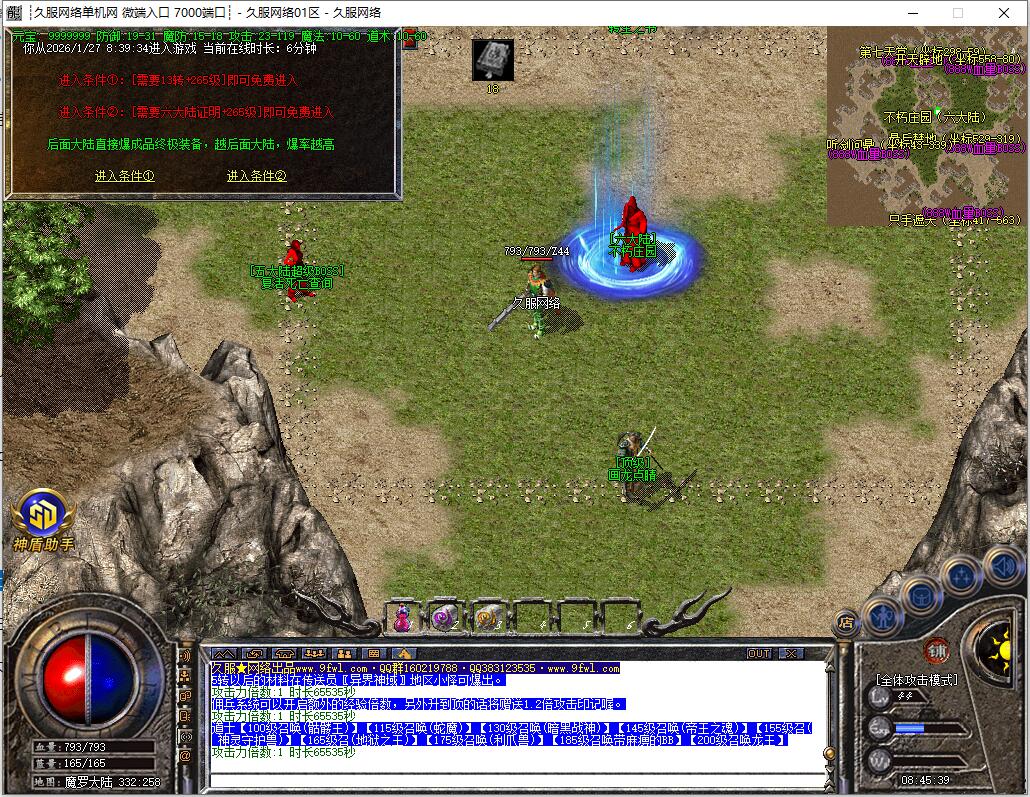The image size is (1030, 797).
Task: Minimize the game window
Action: [x=911, y=13]
